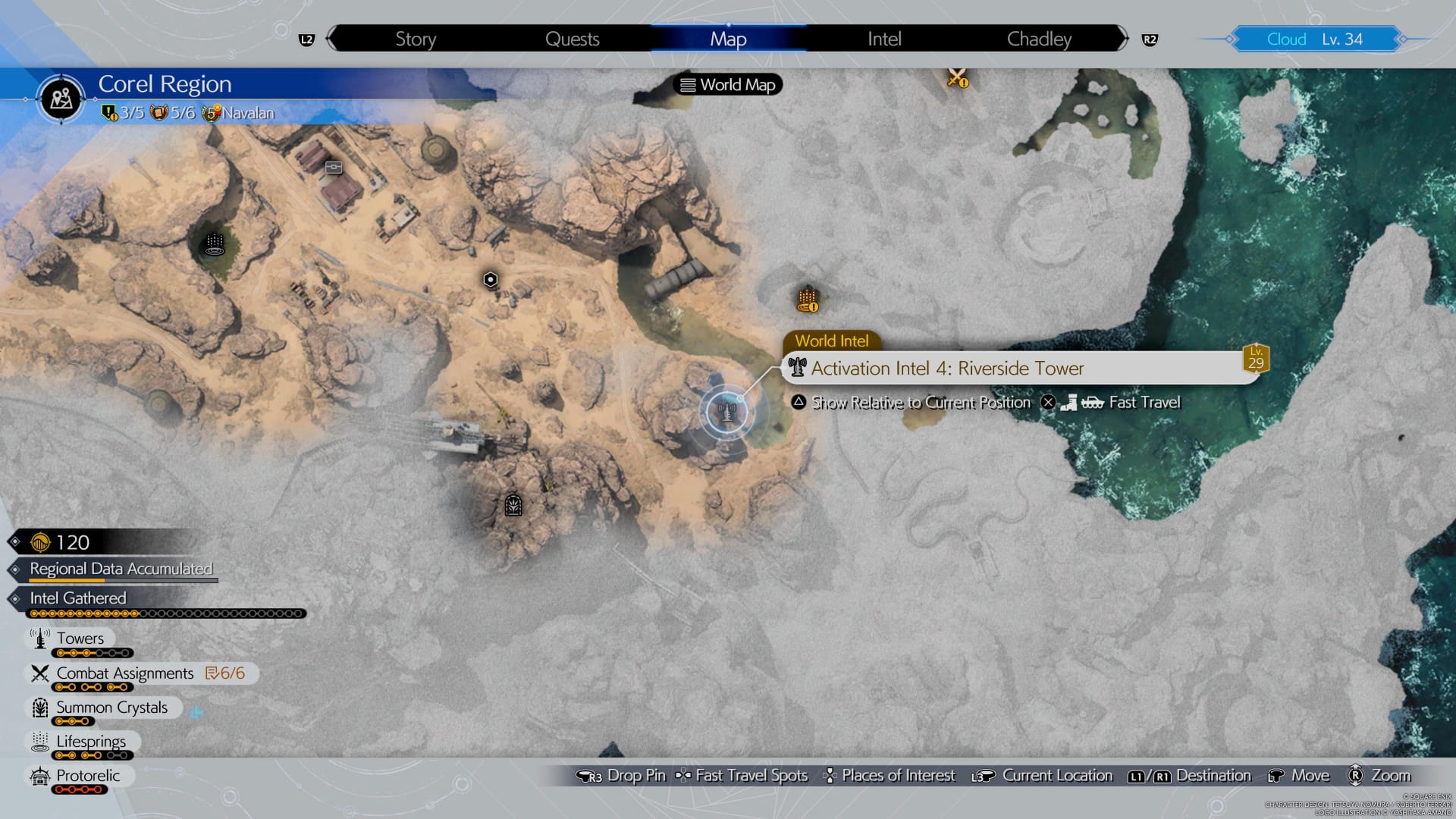Click the L2 left navigation arrow
This screenshot has width=1456, height=819.
pos(306,39)
